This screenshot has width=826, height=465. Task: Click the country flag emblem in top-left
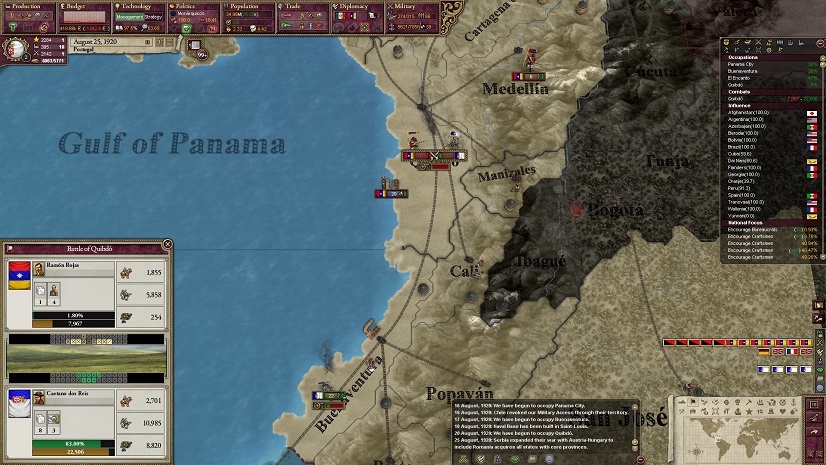click(16, 48)
